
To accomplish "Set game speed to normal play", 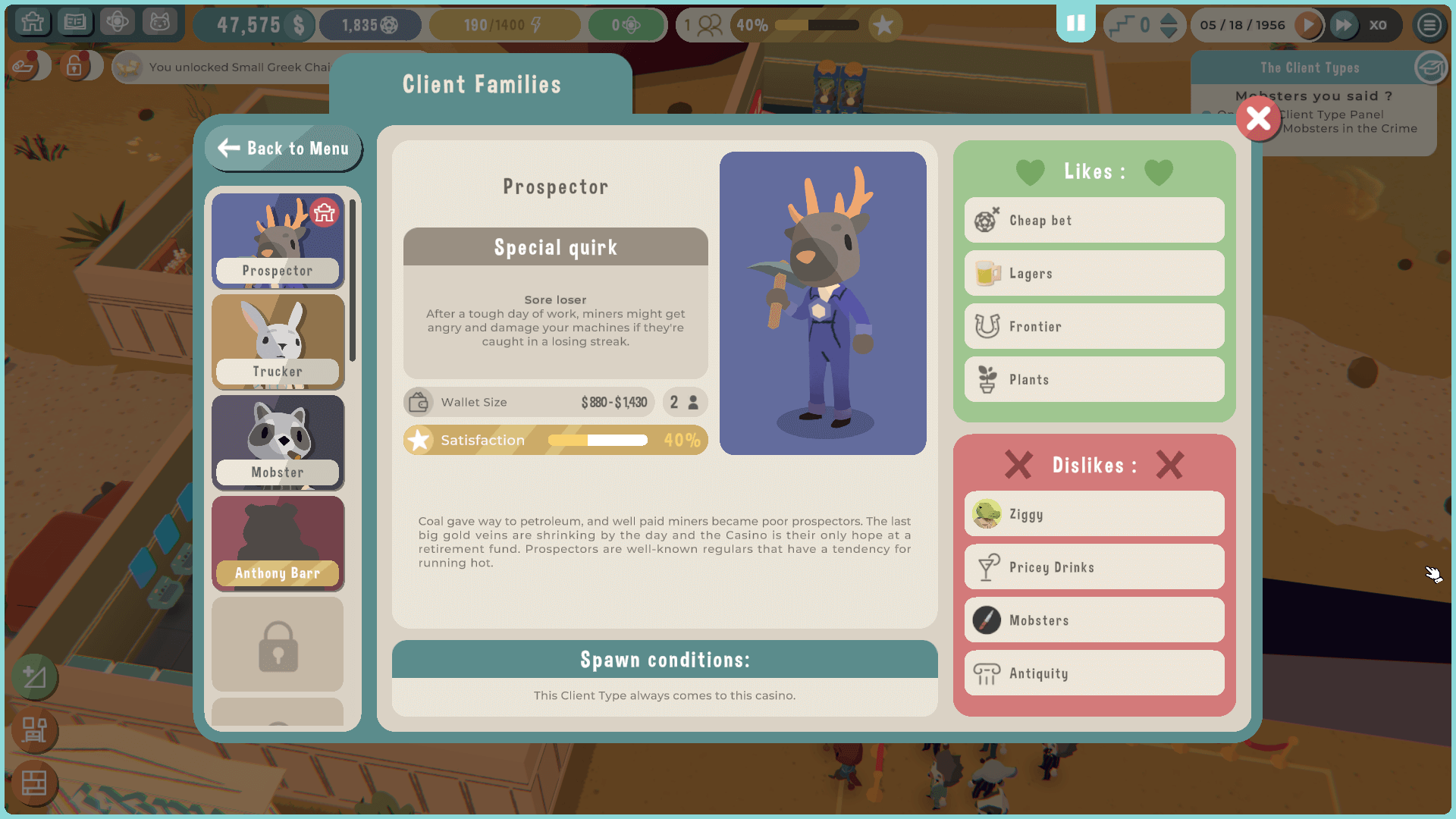I will click(x=1308, y=25).
